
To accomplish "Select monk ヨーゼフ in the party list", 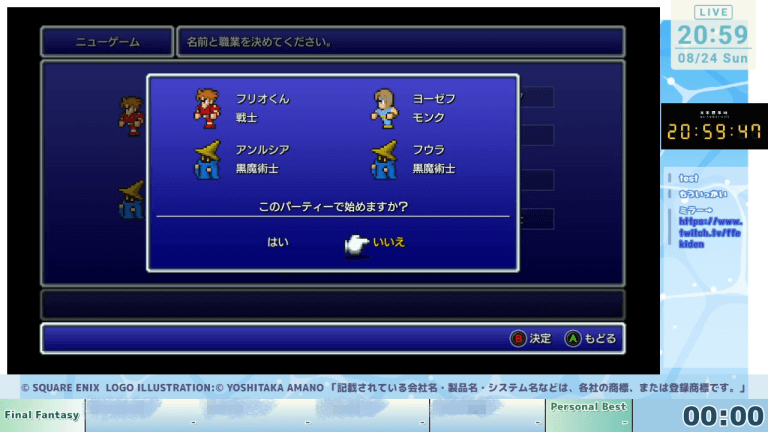I will click(434, 99).
